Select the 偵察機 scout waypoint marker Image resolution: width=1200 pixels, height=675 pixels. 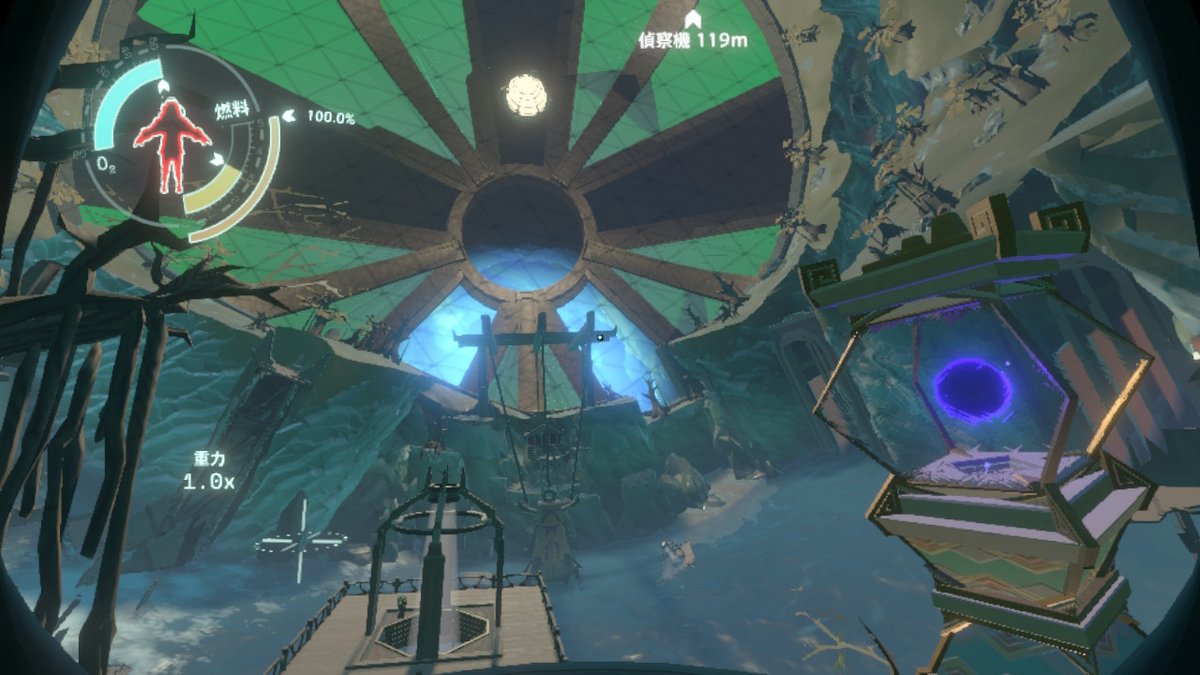(x=691, y=19)
